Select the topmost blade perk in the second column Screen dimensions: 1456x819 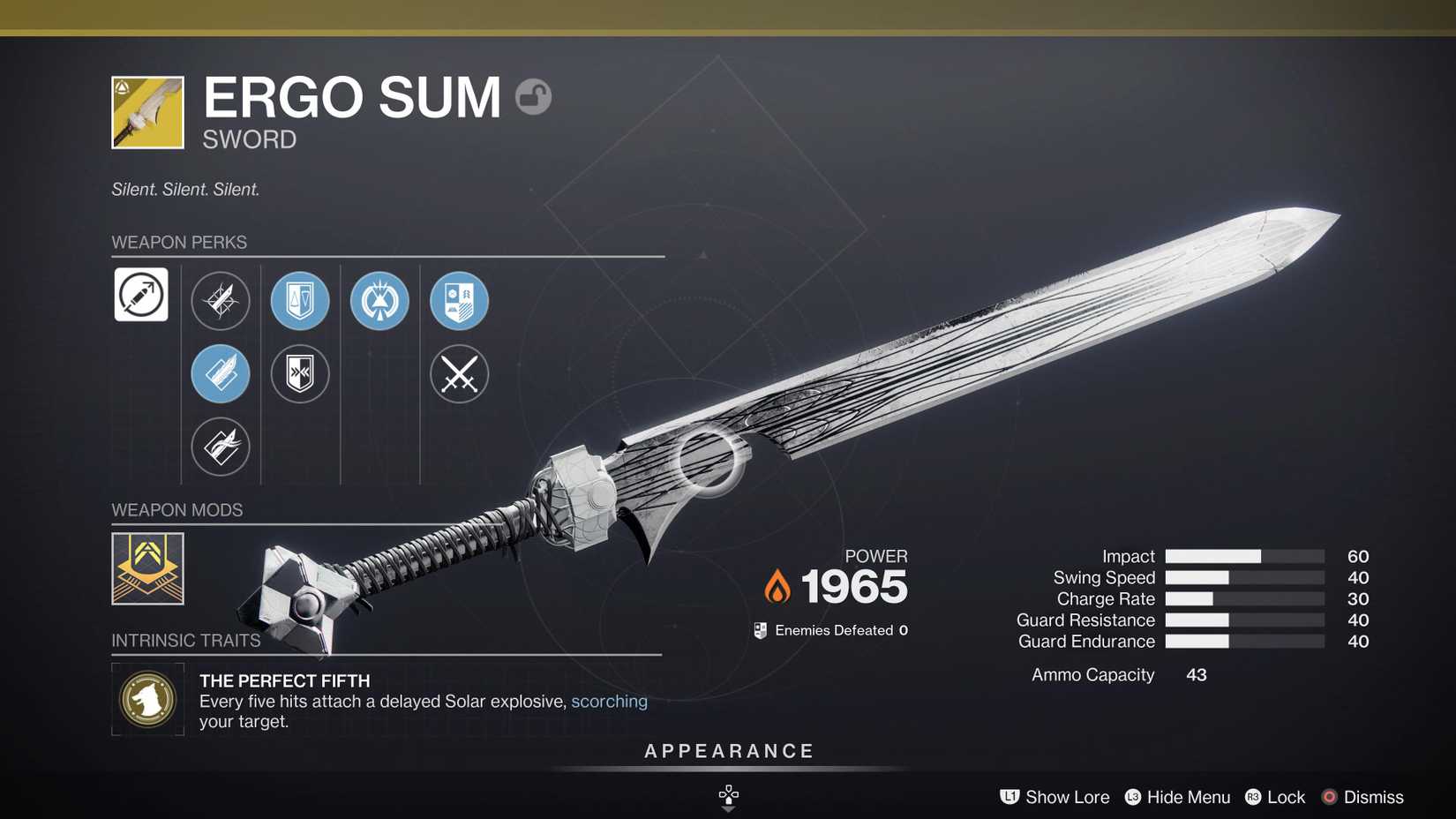(221, 301)
